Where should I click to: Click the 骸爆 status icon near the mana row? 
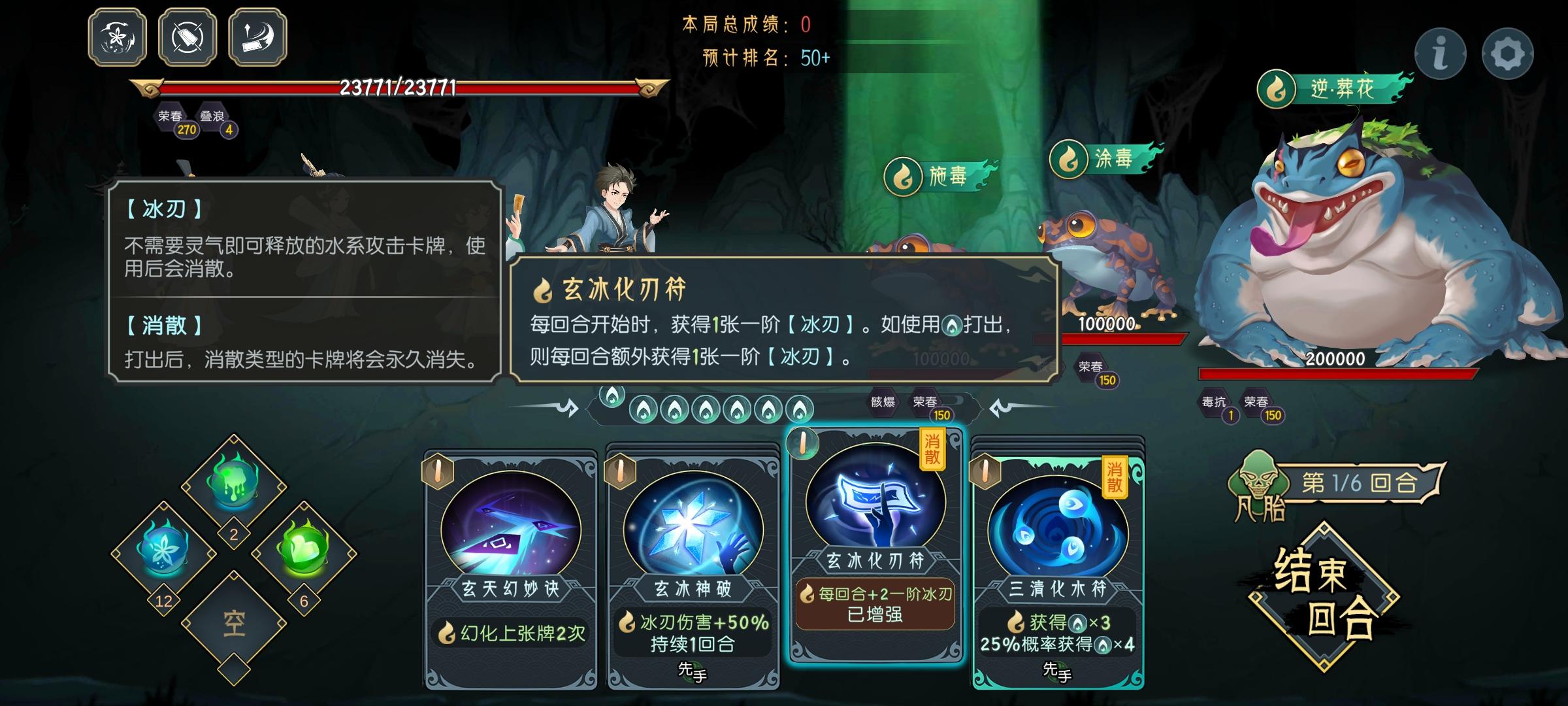pyautogui.click(x=883, y=403)
